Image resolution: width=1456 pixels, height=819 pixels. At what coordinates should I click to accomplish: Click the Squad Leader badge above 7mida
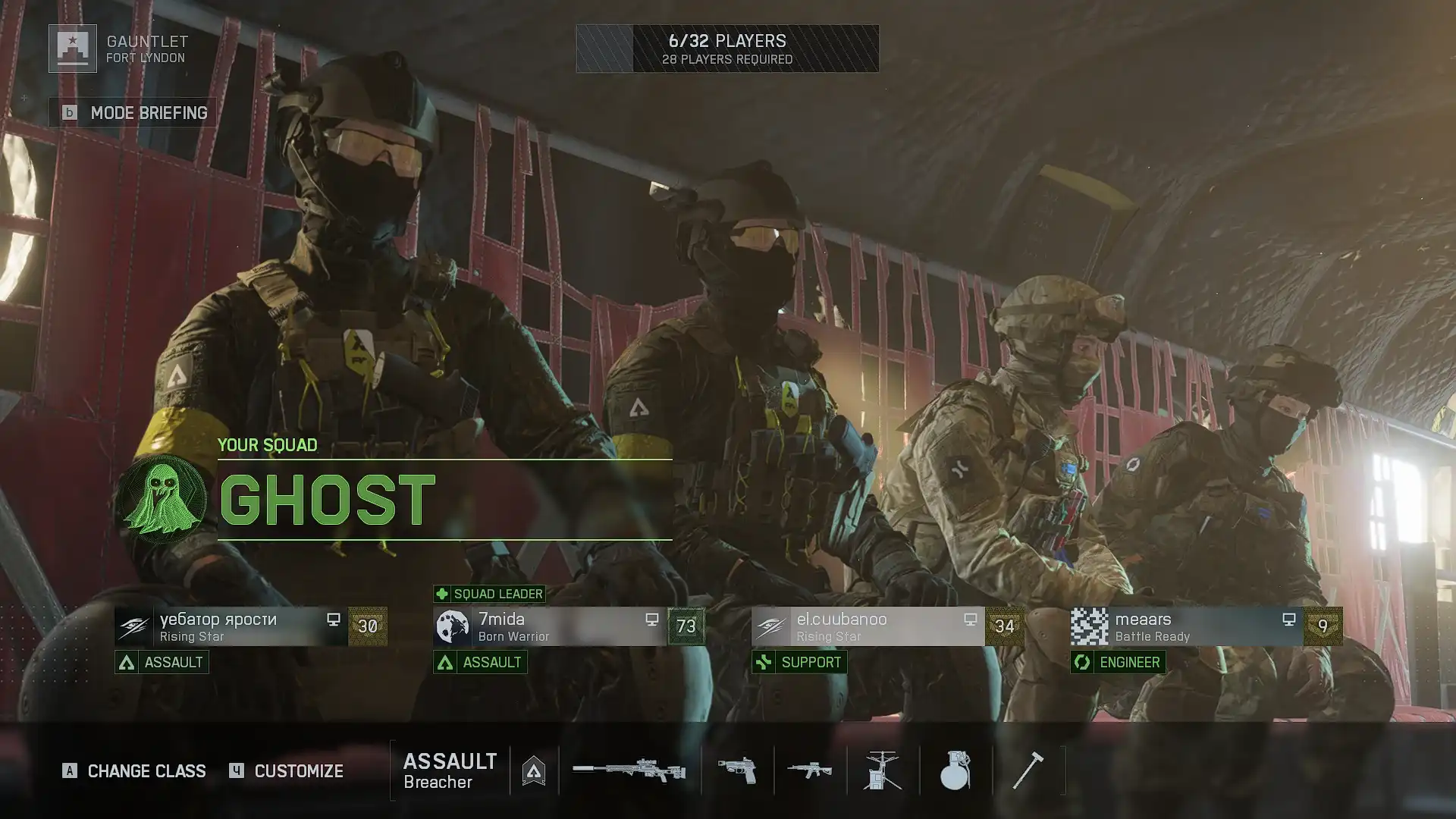488,594
